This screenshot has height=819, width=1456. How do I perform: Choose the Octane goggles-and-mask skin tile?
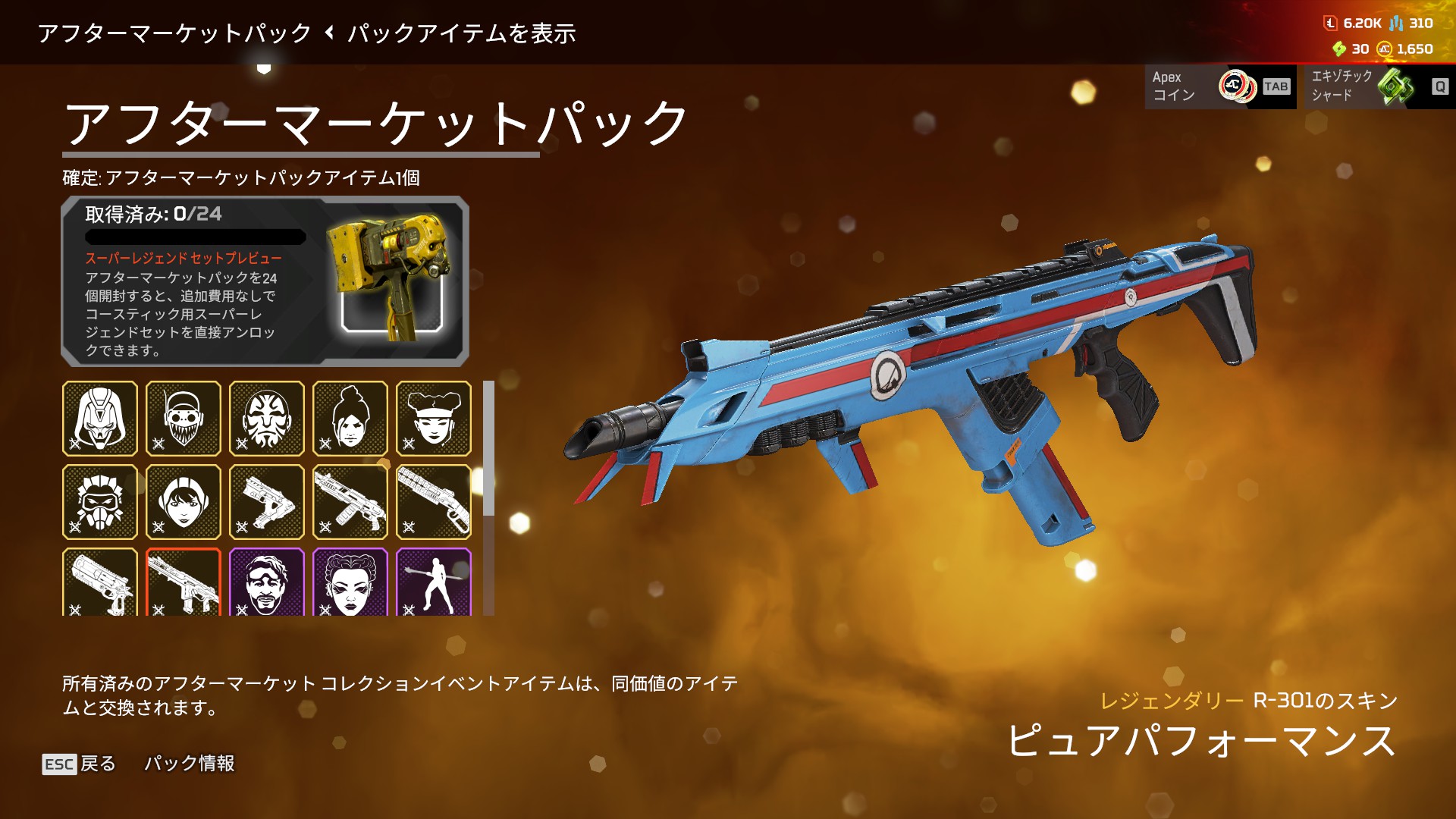coord(184,419)
